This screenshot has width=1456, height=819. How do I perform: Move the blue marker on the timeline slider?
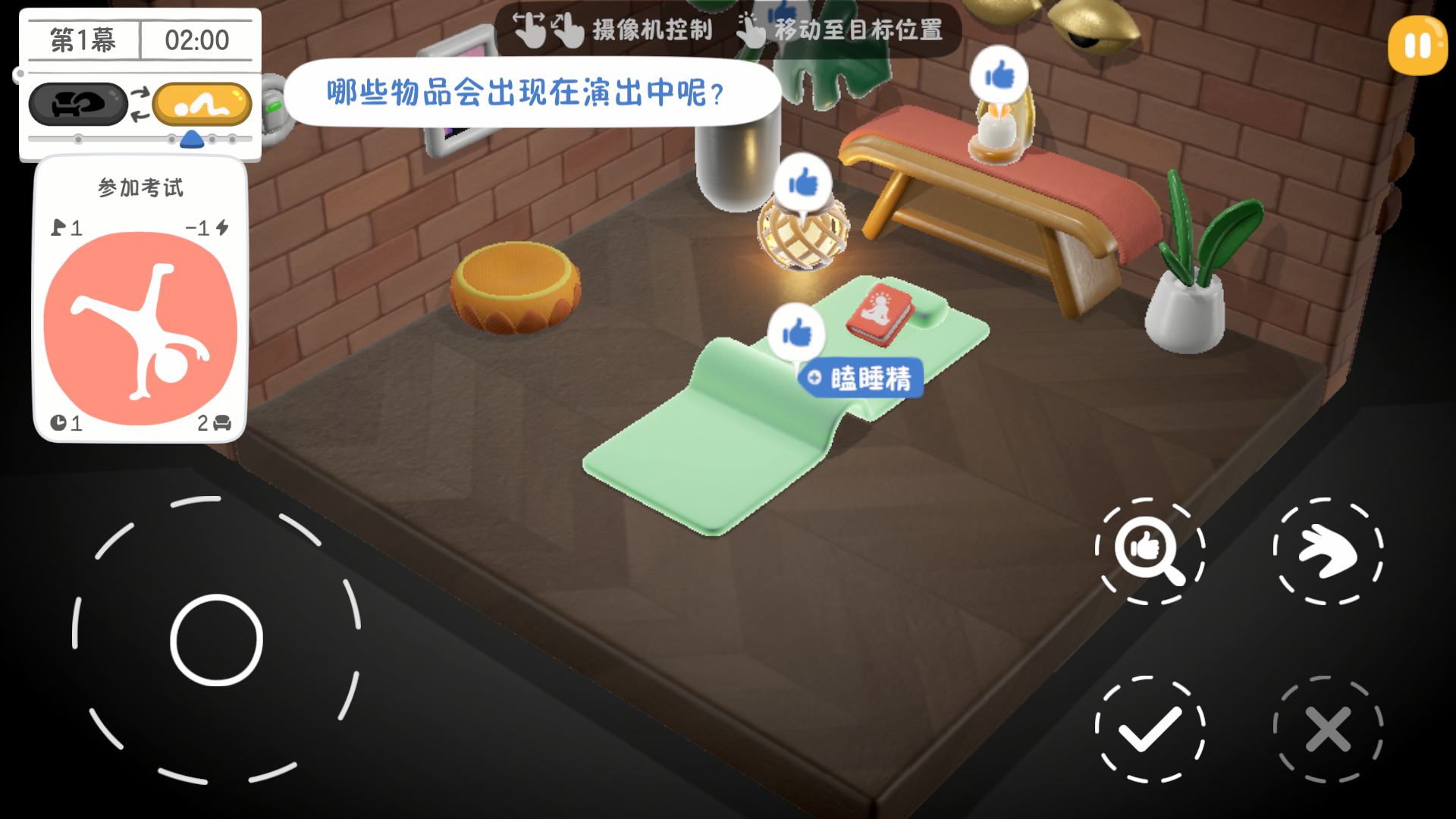coord(193,139)
